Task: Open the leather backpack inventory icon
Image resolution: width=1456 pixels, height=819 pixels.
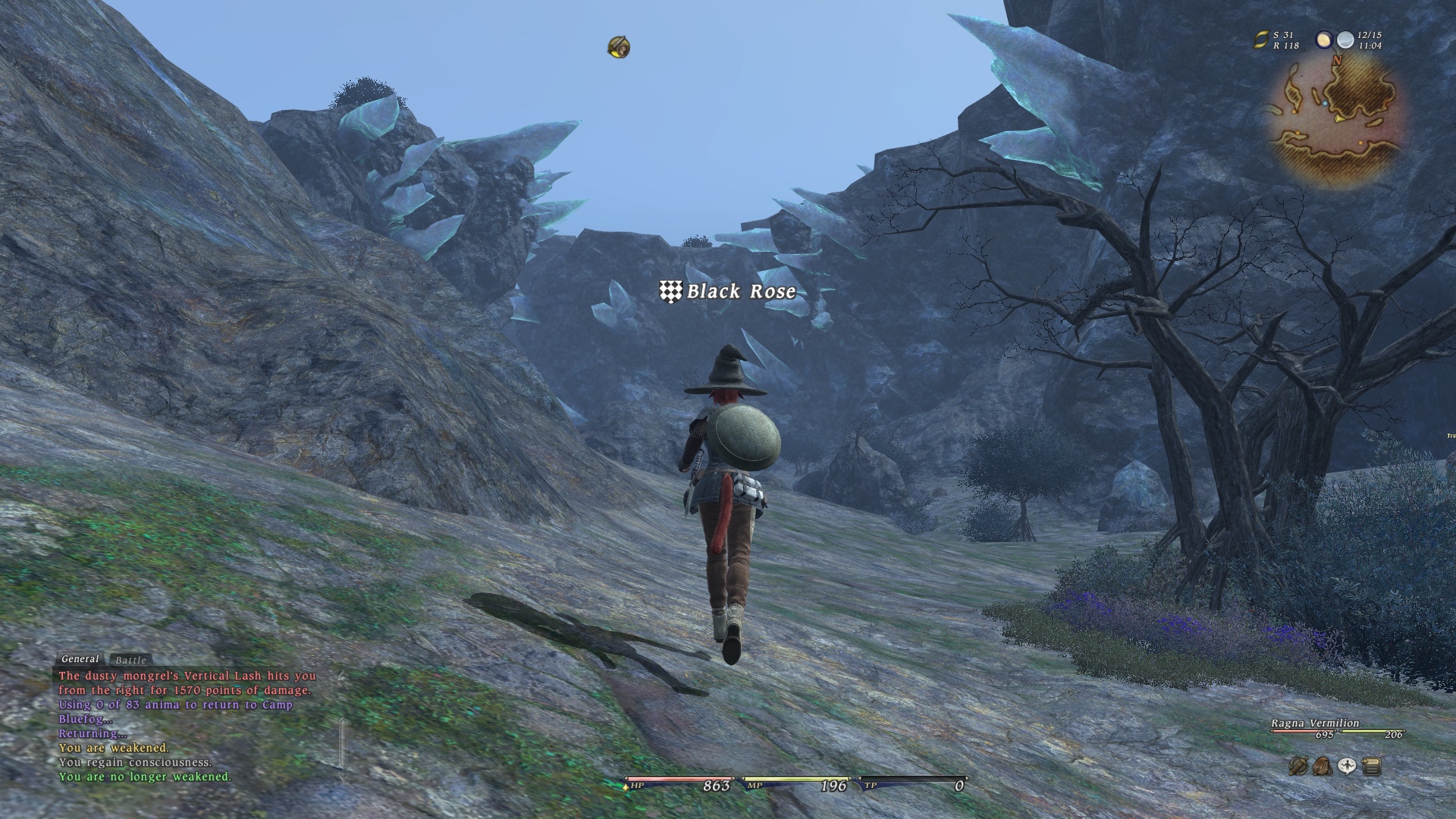Action: pos(1322,767)
